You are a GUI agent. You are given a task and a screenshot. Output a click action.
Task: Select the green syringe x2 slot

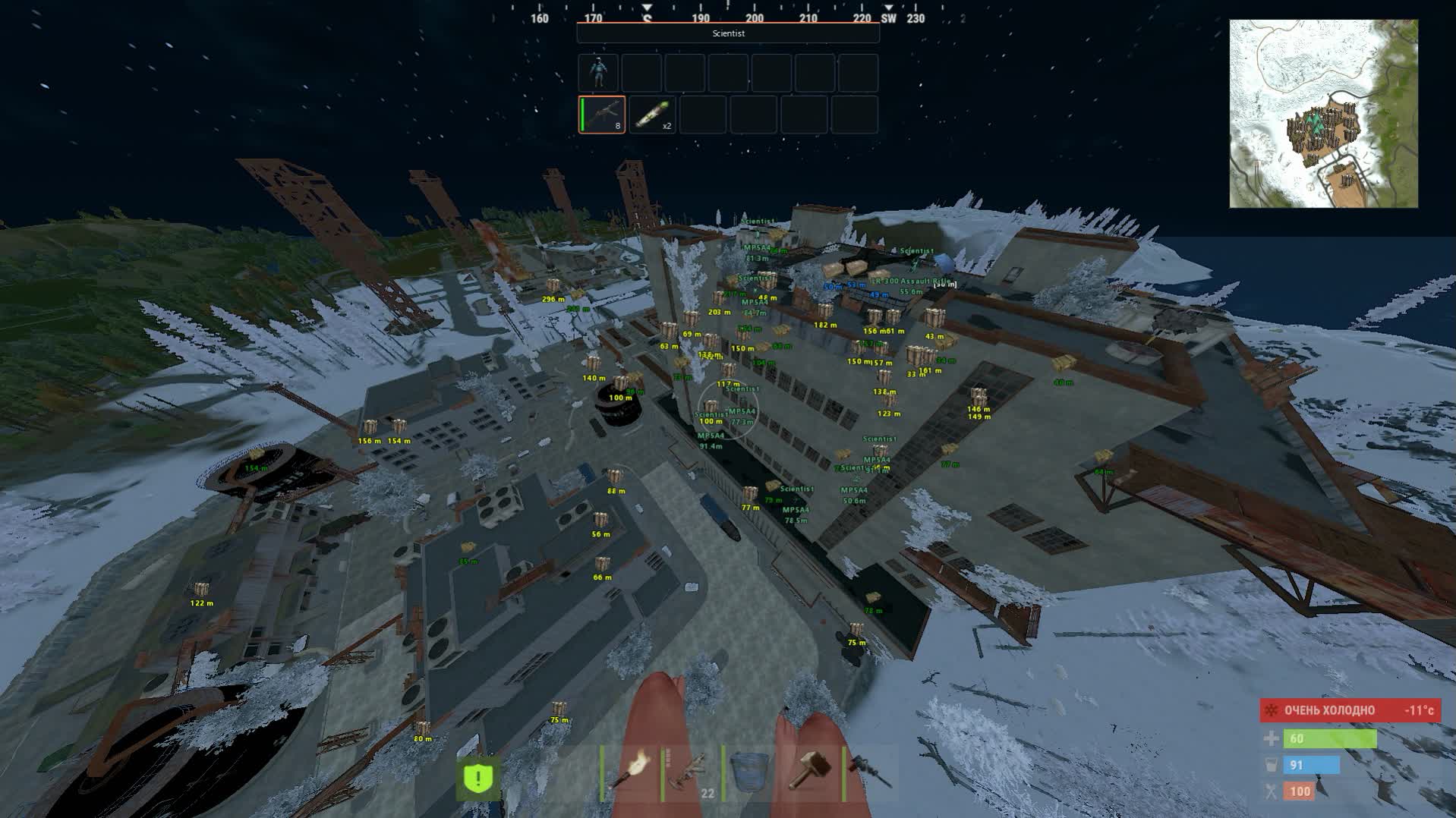[x=652, y=115]
